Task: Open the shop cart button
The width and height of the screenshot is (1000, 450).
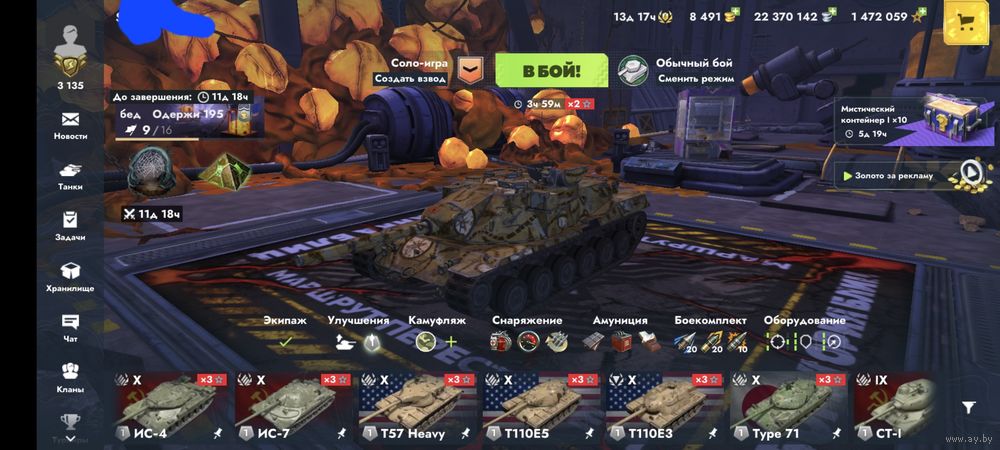Action: 967,23
